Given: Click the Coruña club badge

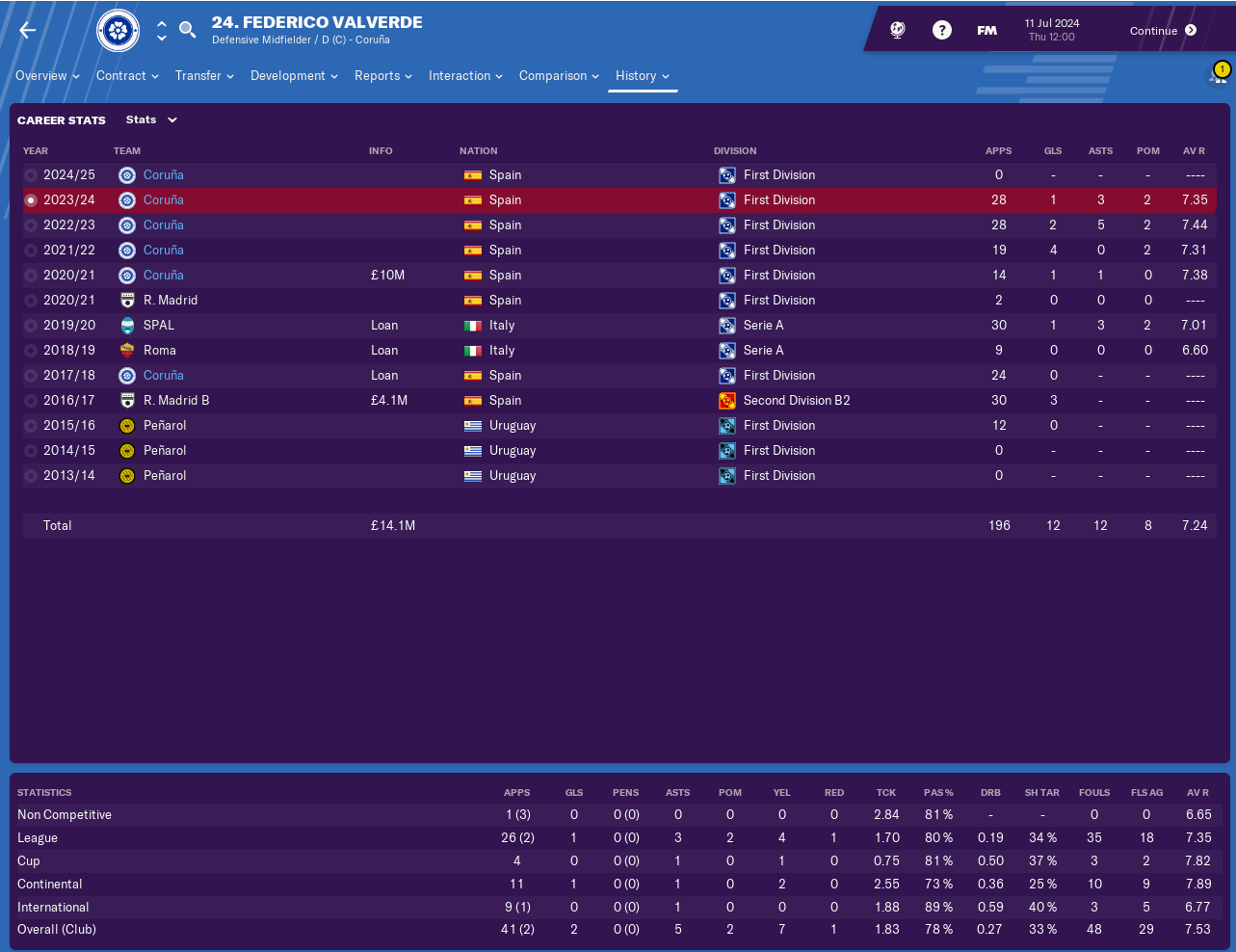Looking at the screenshot, I should click(x=118, y=31).
